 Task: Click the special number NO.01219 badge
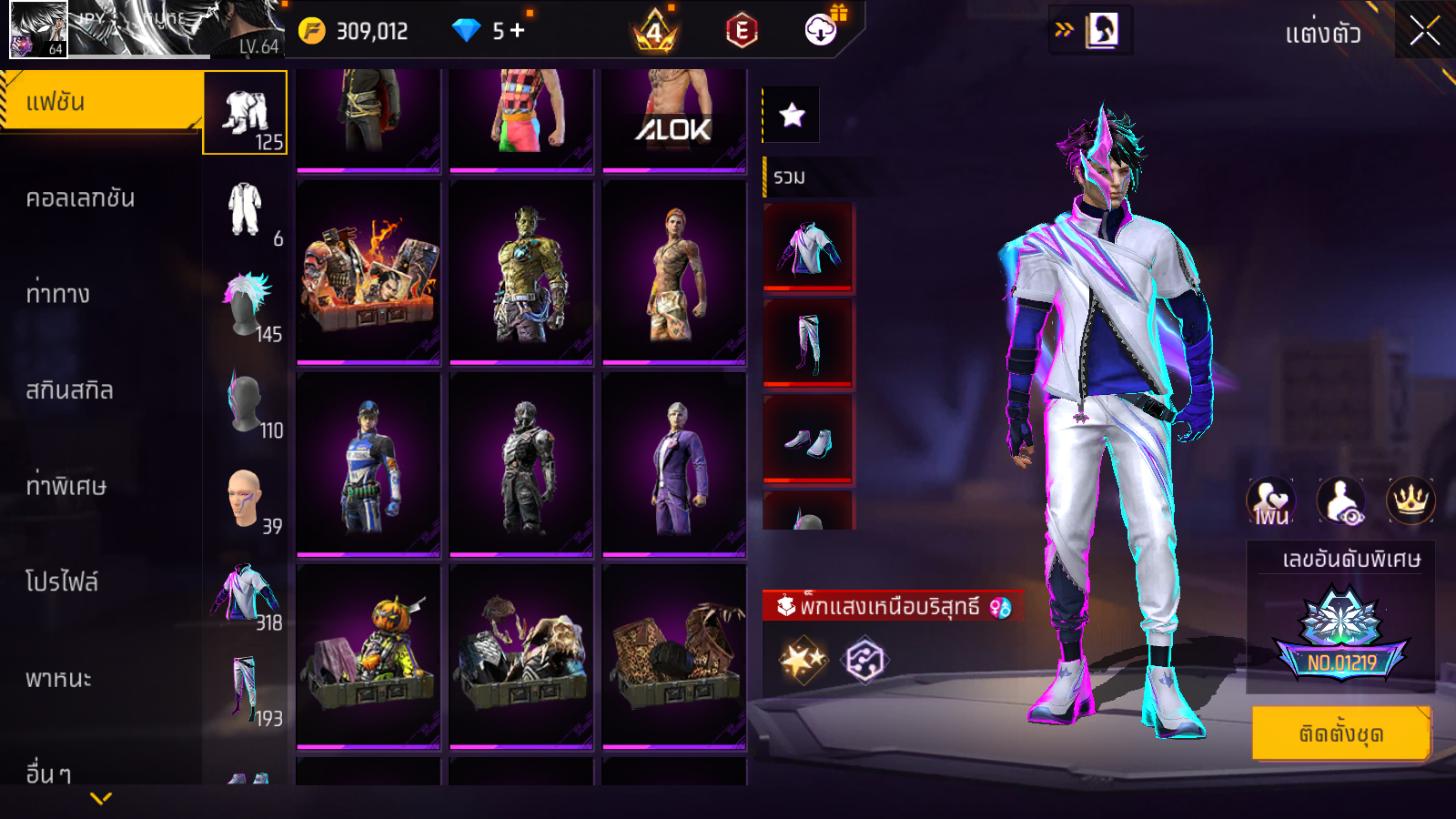1341,637
